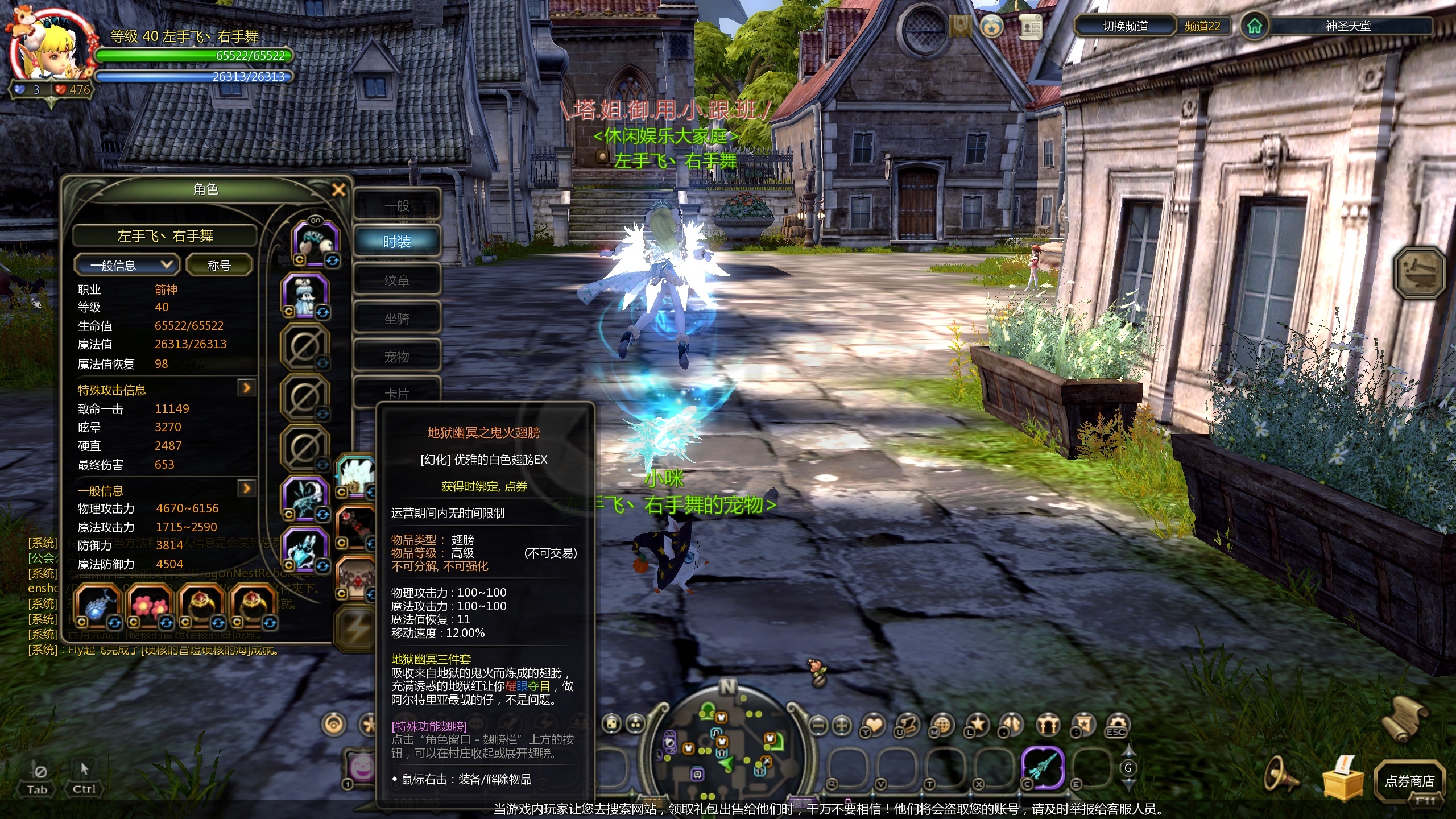Select the 时装 costume tab

coord(397,242)
